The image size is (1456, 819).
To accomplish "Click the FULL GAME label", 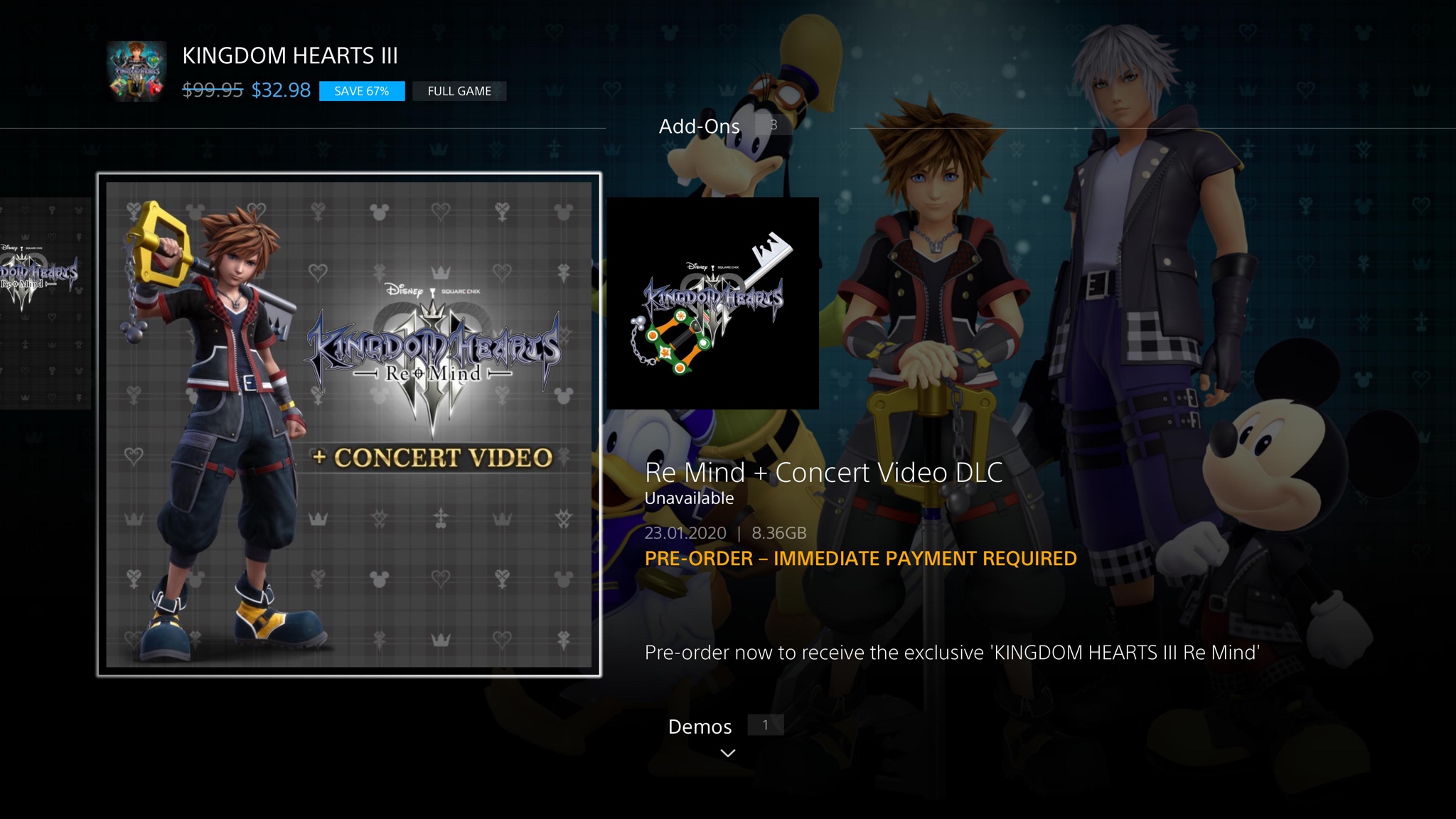I will pos(459,91).
